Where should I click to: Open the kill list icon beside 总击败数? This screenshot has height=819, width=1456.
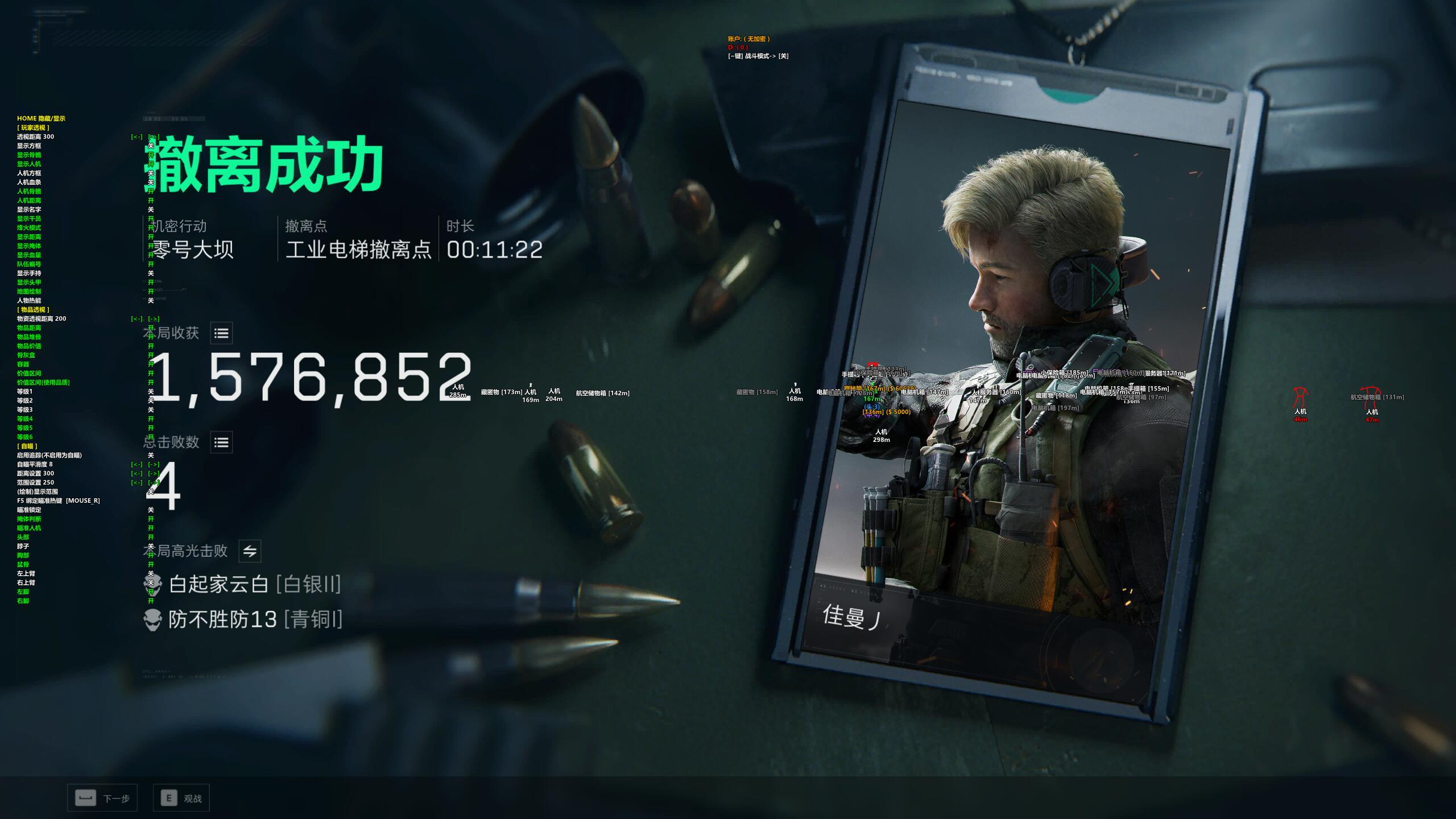pyautogui.click(x=221, y=442)
